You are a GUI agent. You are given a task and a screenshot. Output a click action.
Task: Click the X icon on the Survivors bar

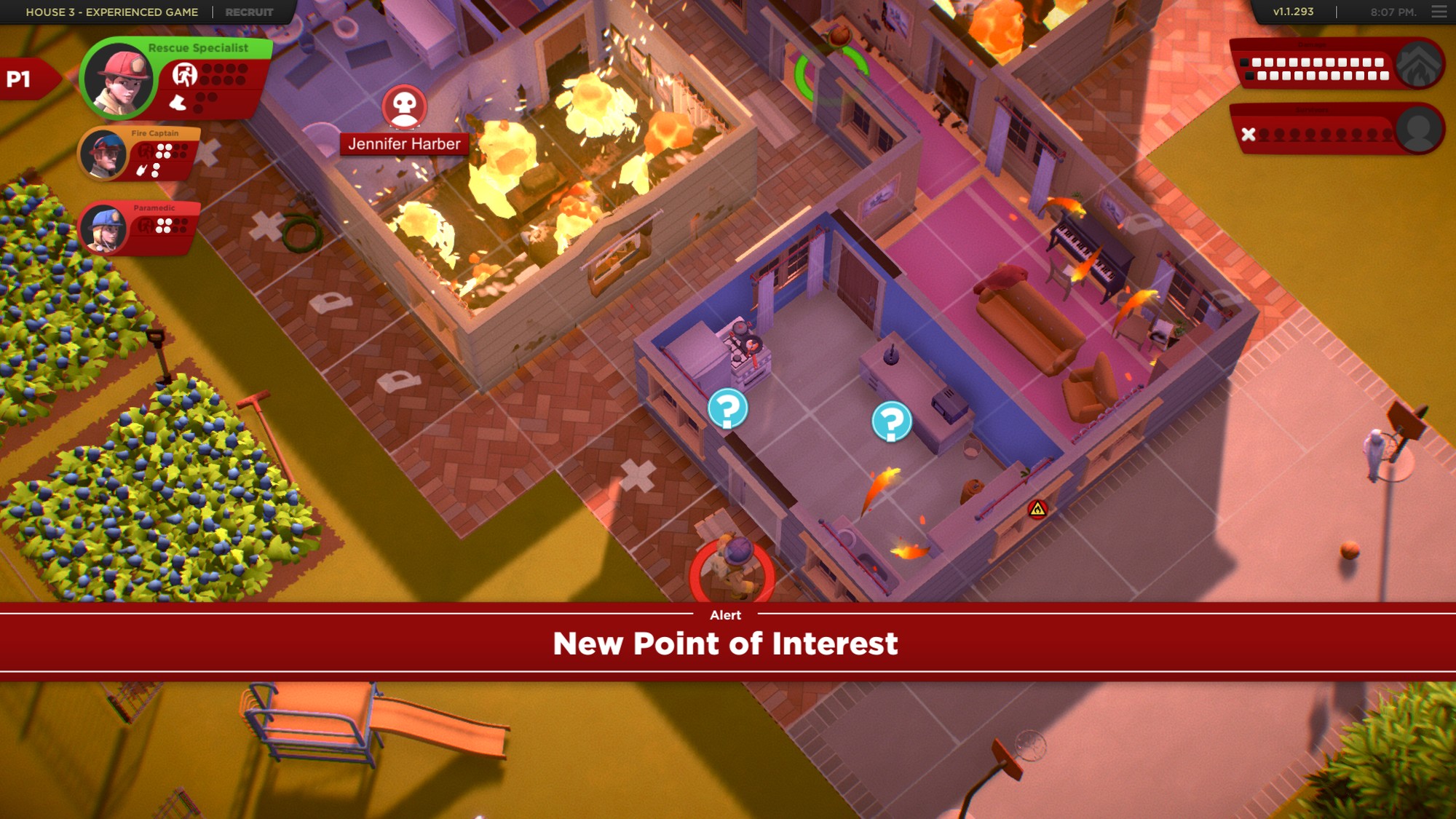pyautogui.click(x=1248, y=135)
